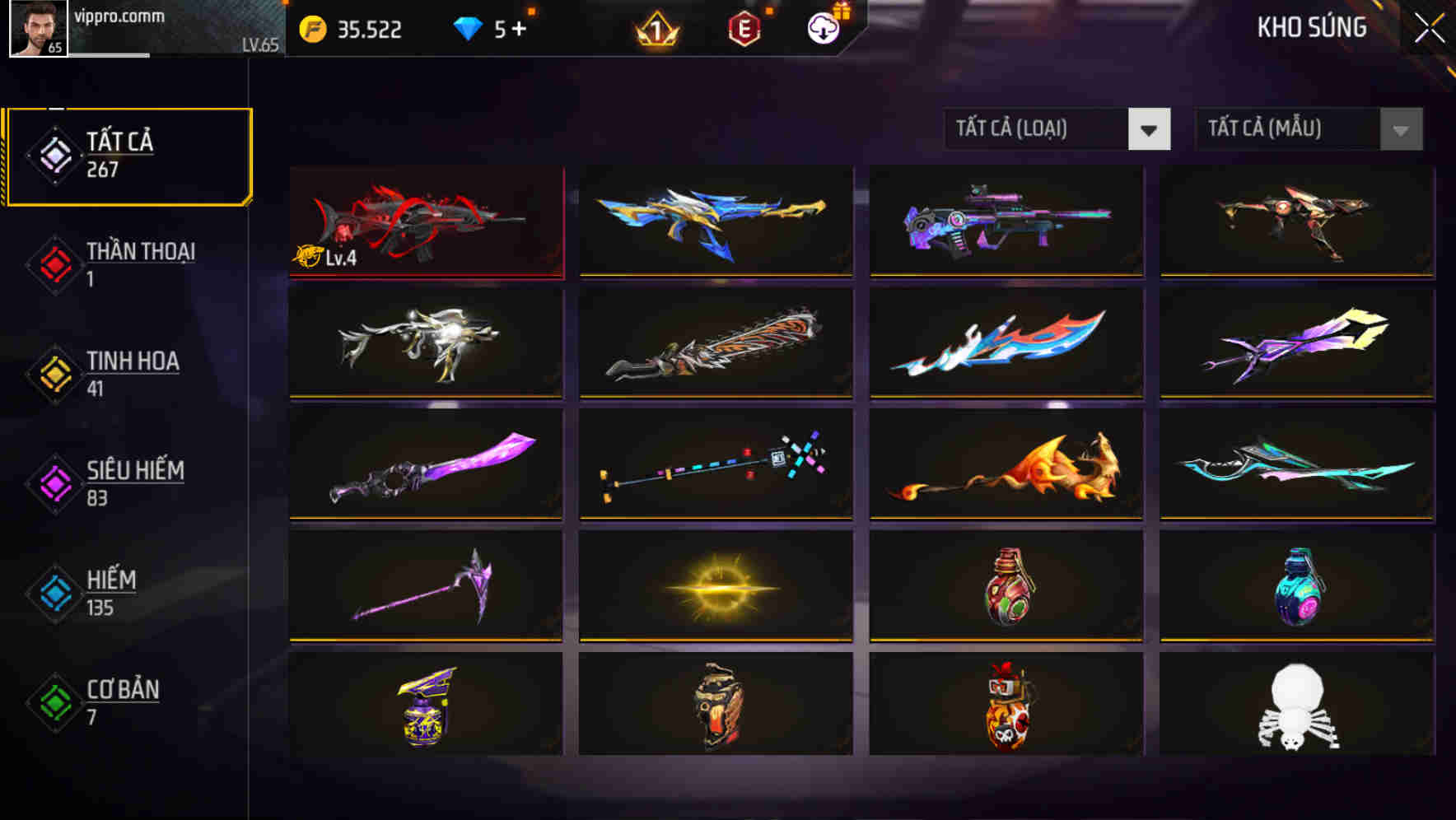Open the E-badge event icon

746,26
